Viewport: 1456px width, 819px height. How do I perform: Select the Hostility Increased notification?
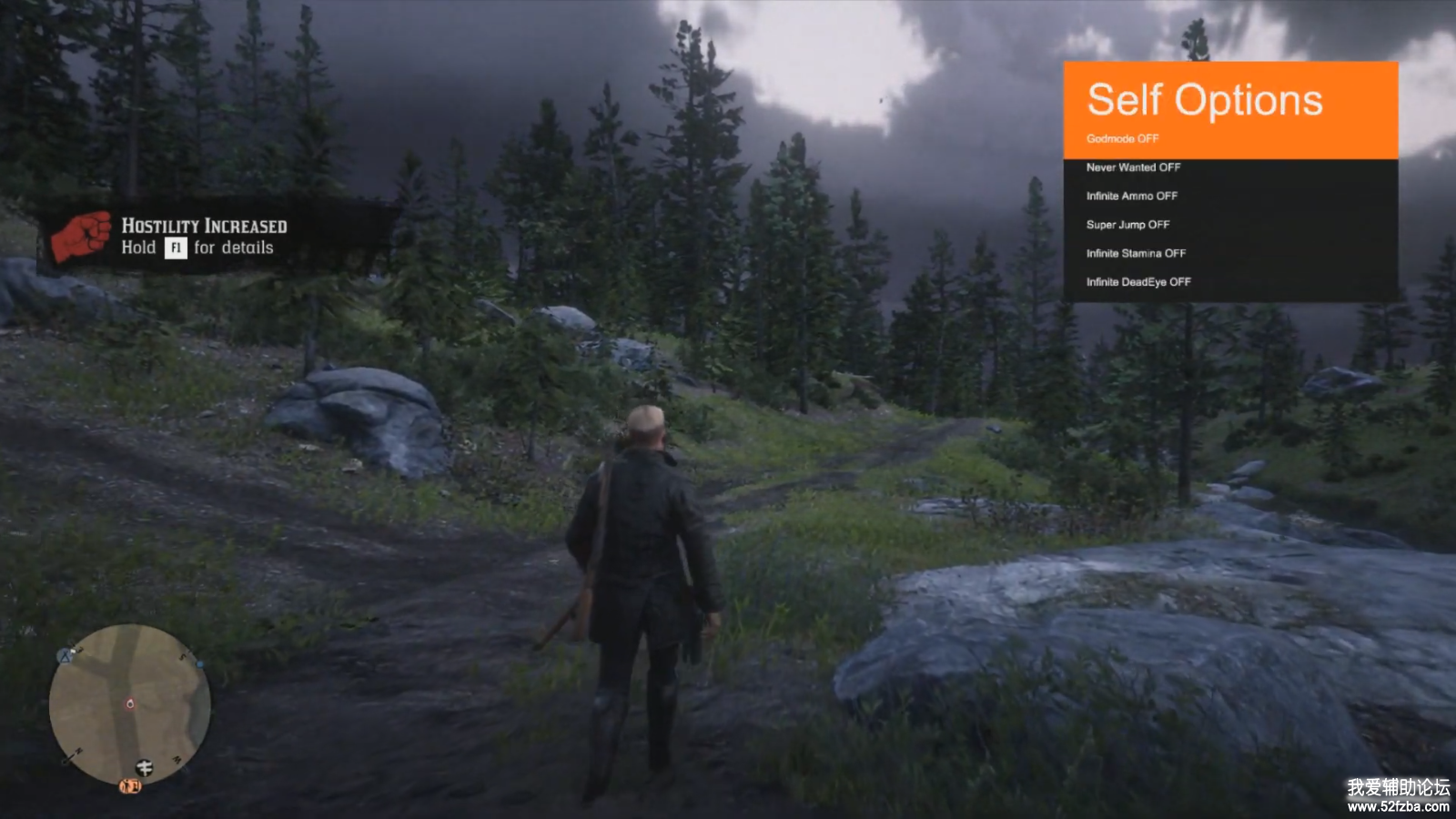point(204,237)
